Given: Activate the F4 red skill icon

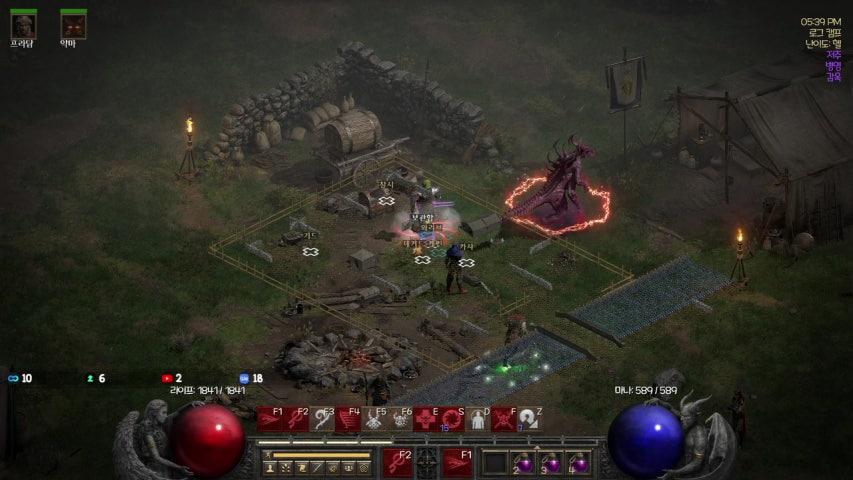Looking at the screenshot, I should [348, 419].
